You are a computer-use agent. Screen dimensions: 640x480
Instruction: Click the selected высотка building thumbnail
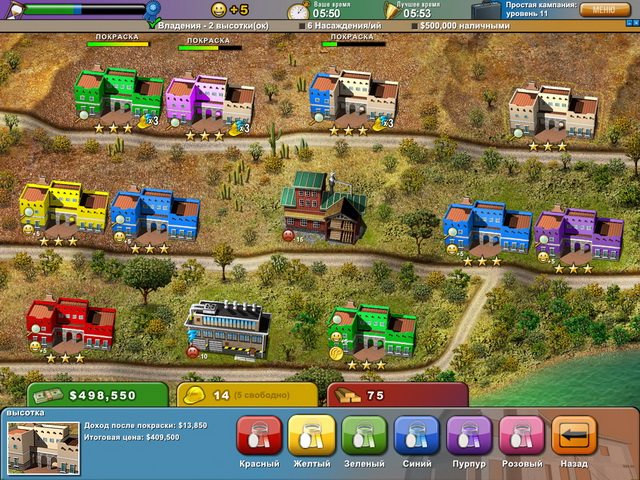(42, 447)
